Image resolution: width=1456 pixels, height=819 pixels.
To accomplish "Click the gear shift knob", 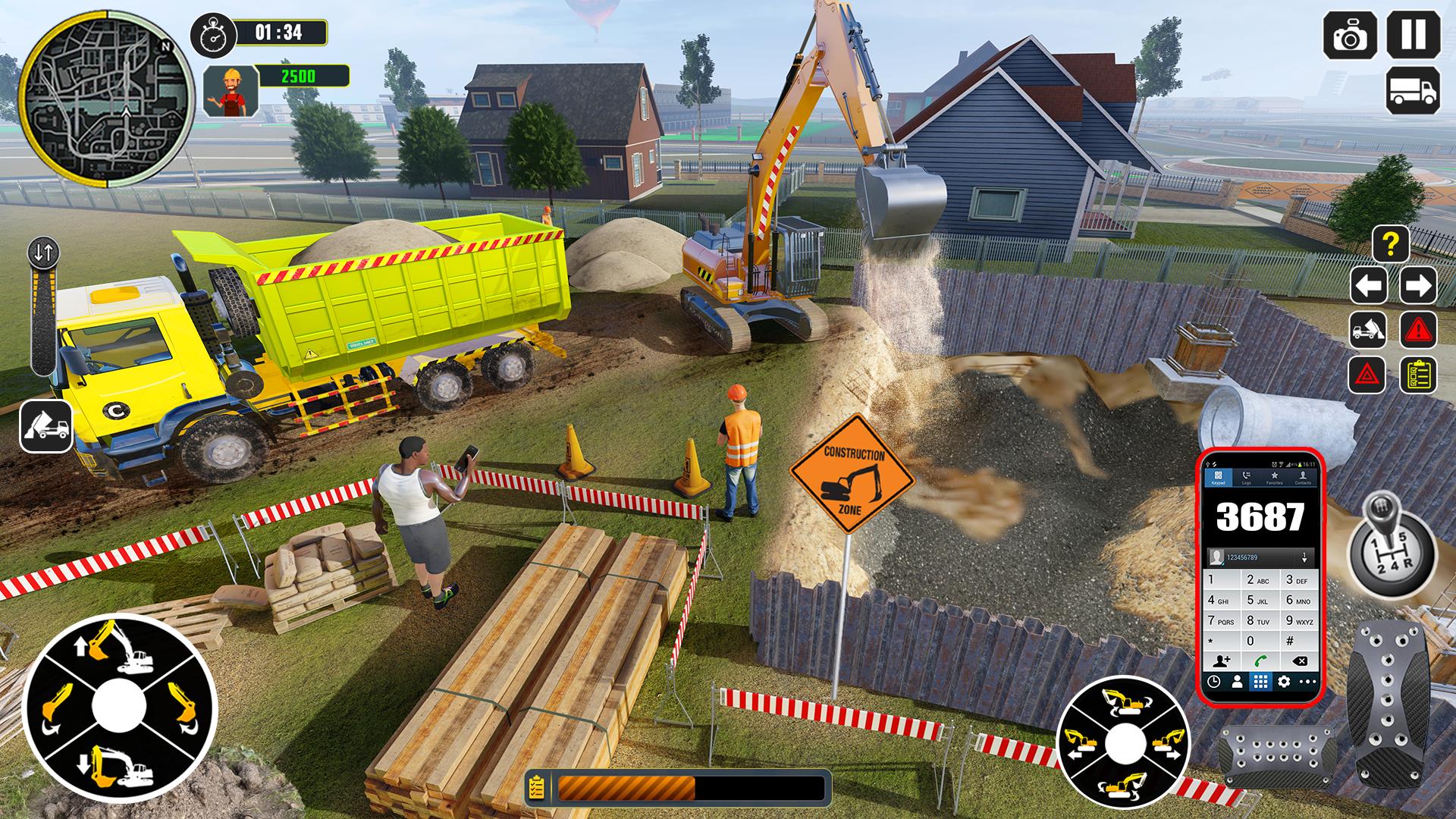I will coord(1391,546).
